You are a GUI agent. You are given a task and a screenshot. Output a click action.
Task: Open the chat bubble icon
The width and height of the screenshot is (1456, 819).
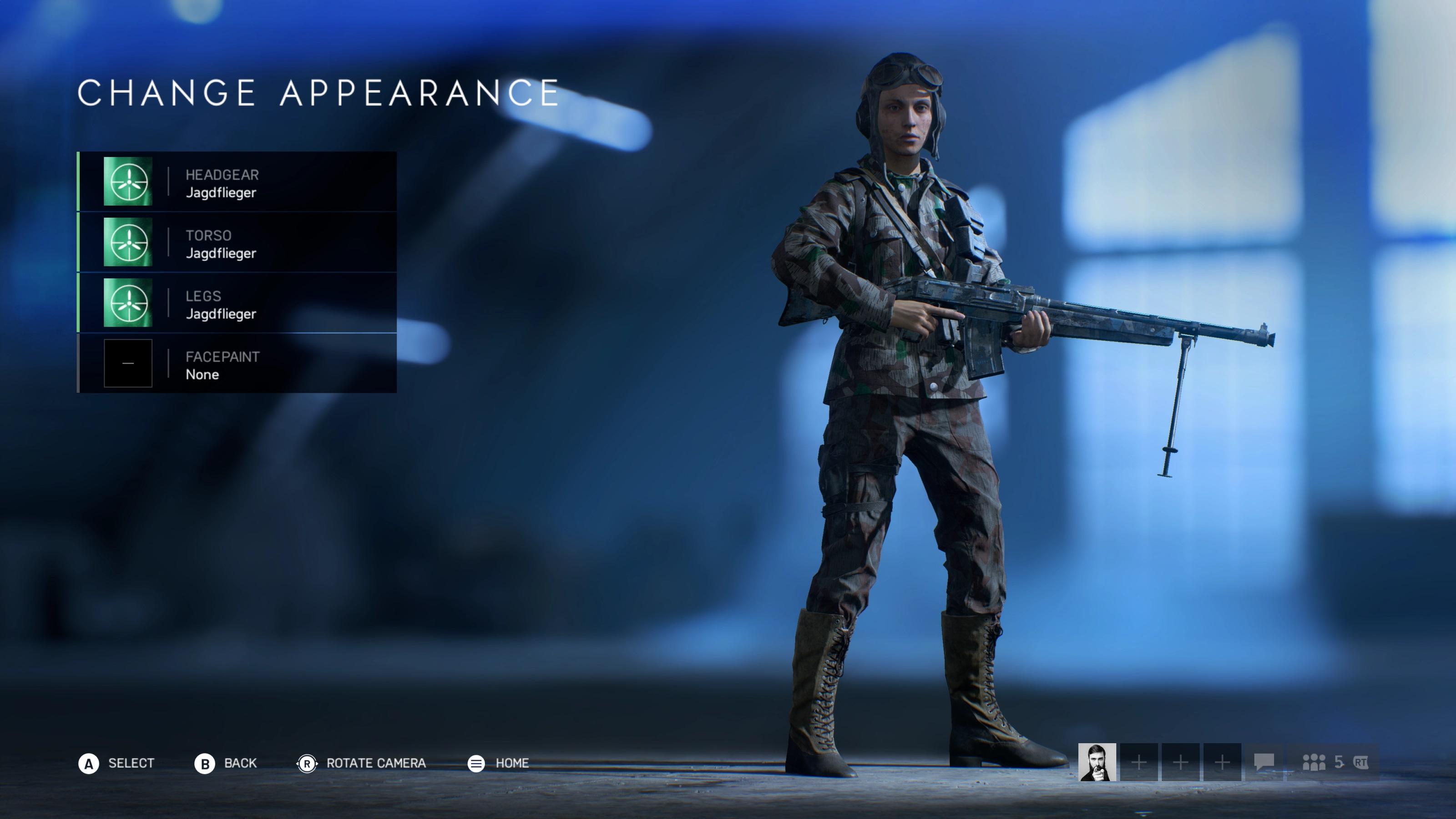(x=1264, y=762)
